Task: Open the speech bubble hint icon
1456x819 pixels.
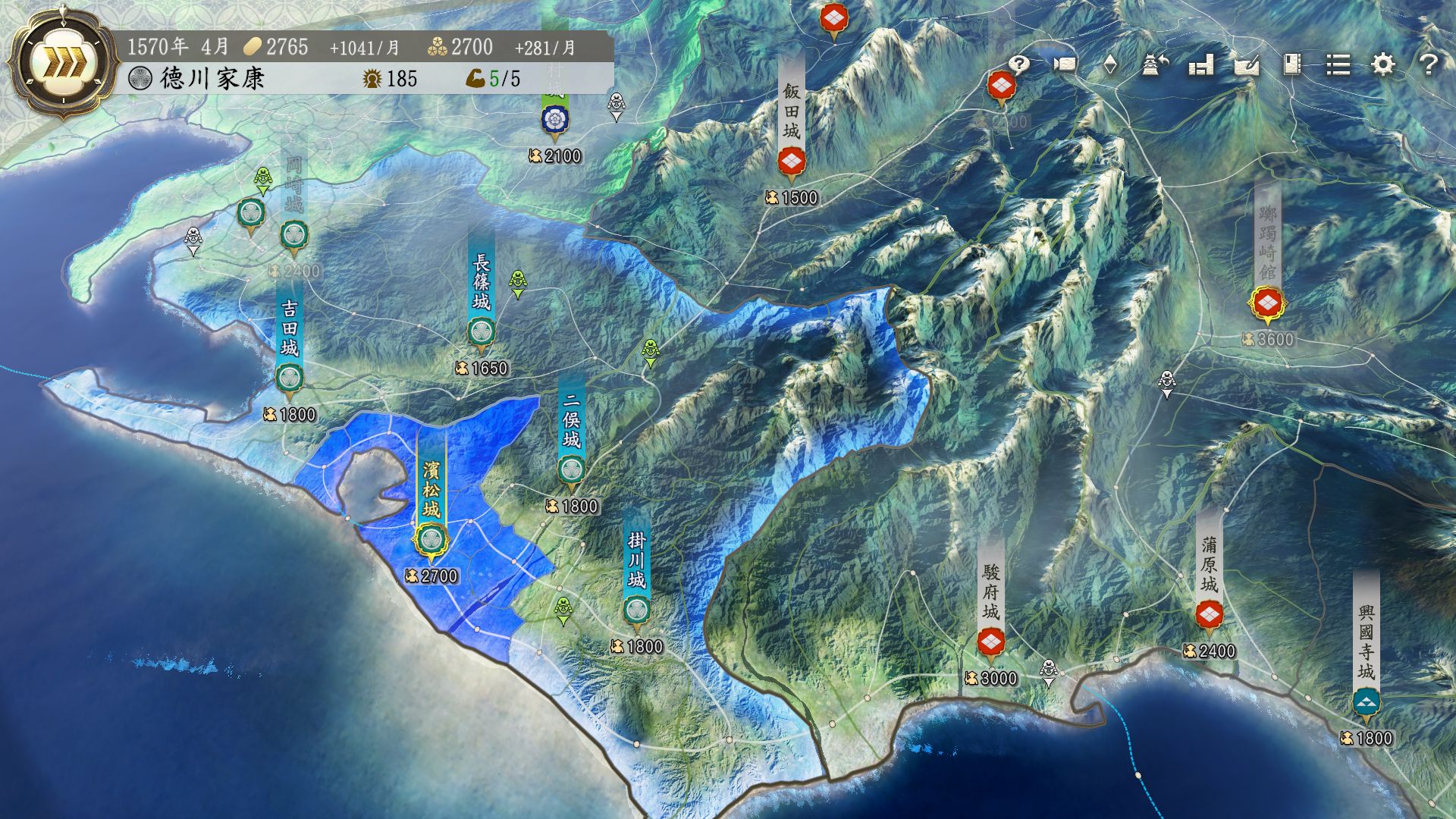Action: point(1019,64)
